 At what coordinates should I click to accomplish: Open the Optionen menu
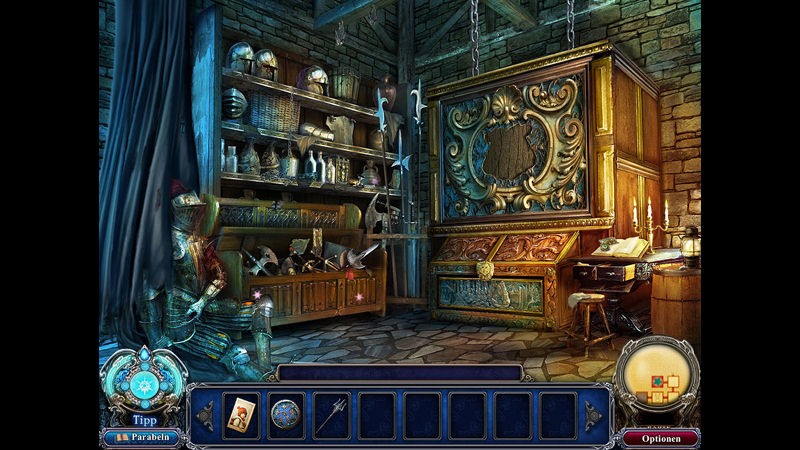(x=661, y=437)
